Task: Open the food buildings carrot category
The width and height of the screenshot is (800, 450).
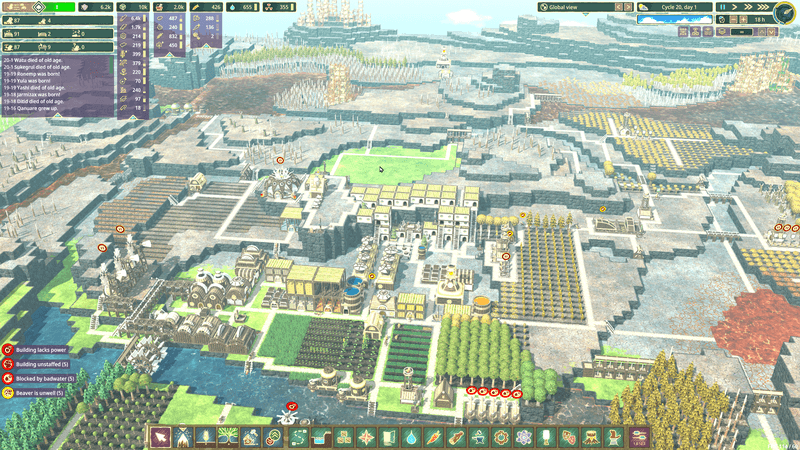Action: click(x=435, y=437)
